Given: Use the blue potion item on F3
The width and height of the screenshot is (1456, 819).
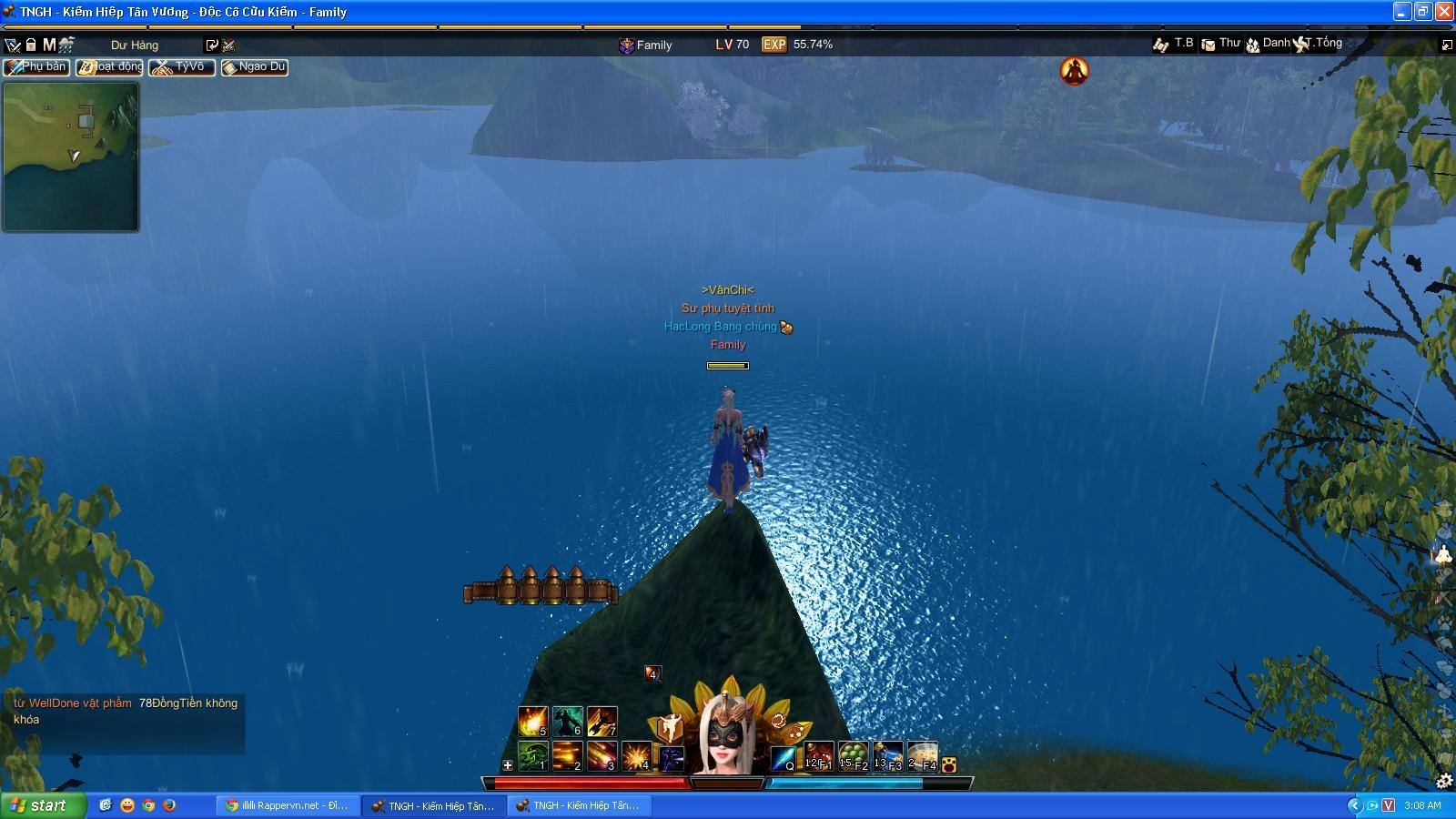Looking at the screenshot, I should 887,756.
